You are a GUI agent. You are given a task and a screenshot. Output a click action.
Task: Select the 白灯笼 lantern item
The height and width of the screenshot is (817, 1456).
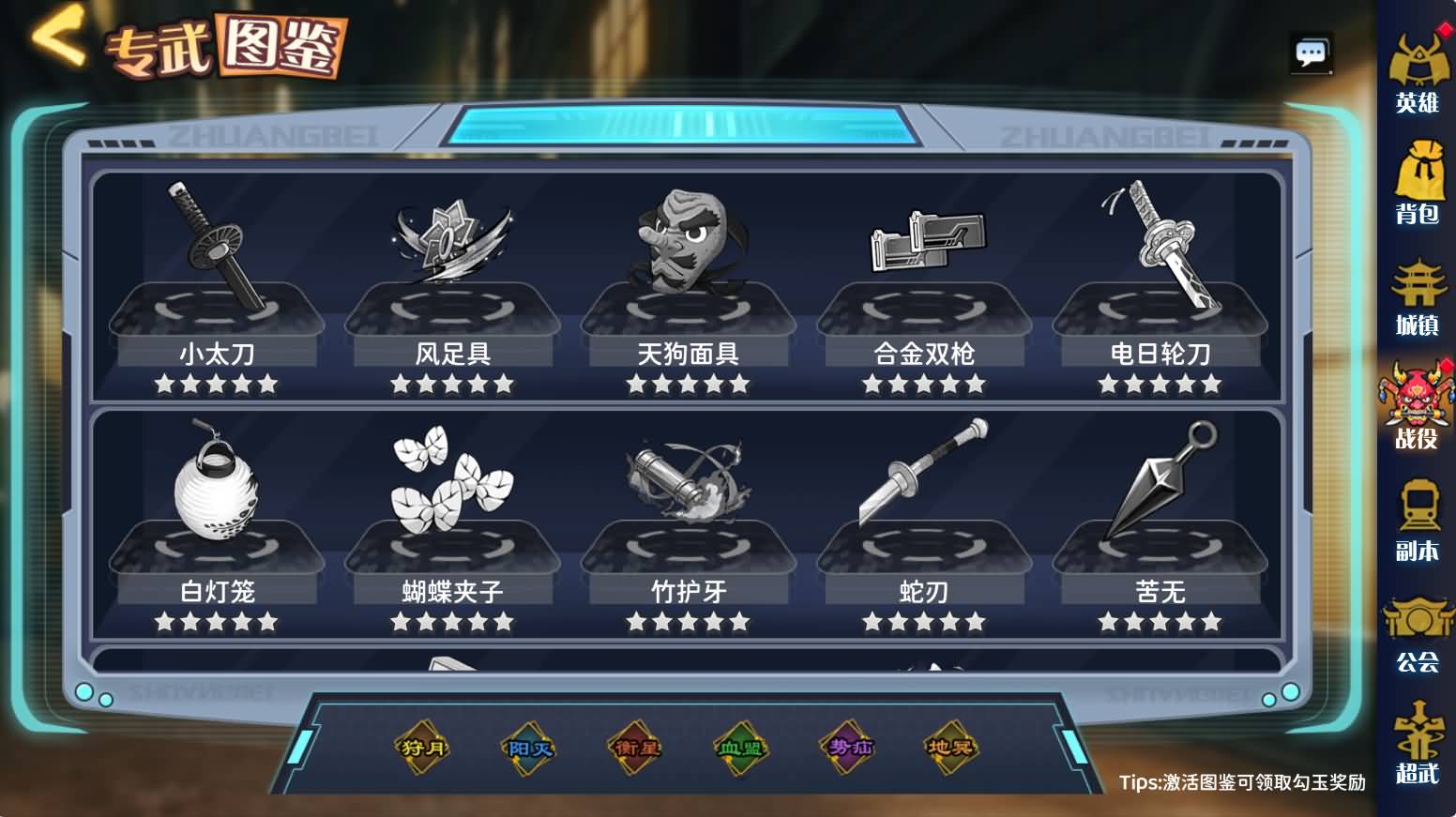point(217,519)
